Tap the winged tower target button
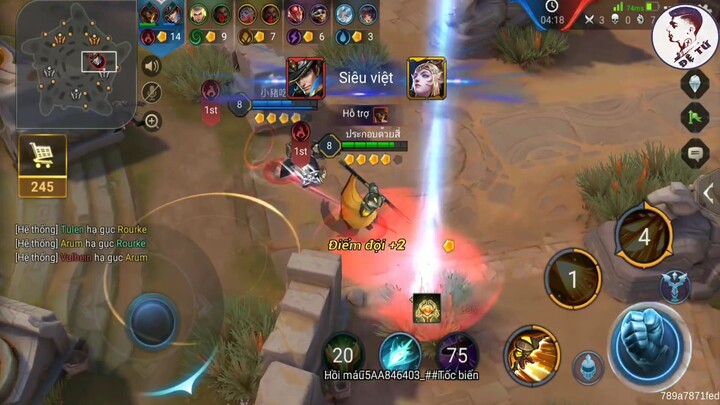Screen dimensions: 720x405 675,285
